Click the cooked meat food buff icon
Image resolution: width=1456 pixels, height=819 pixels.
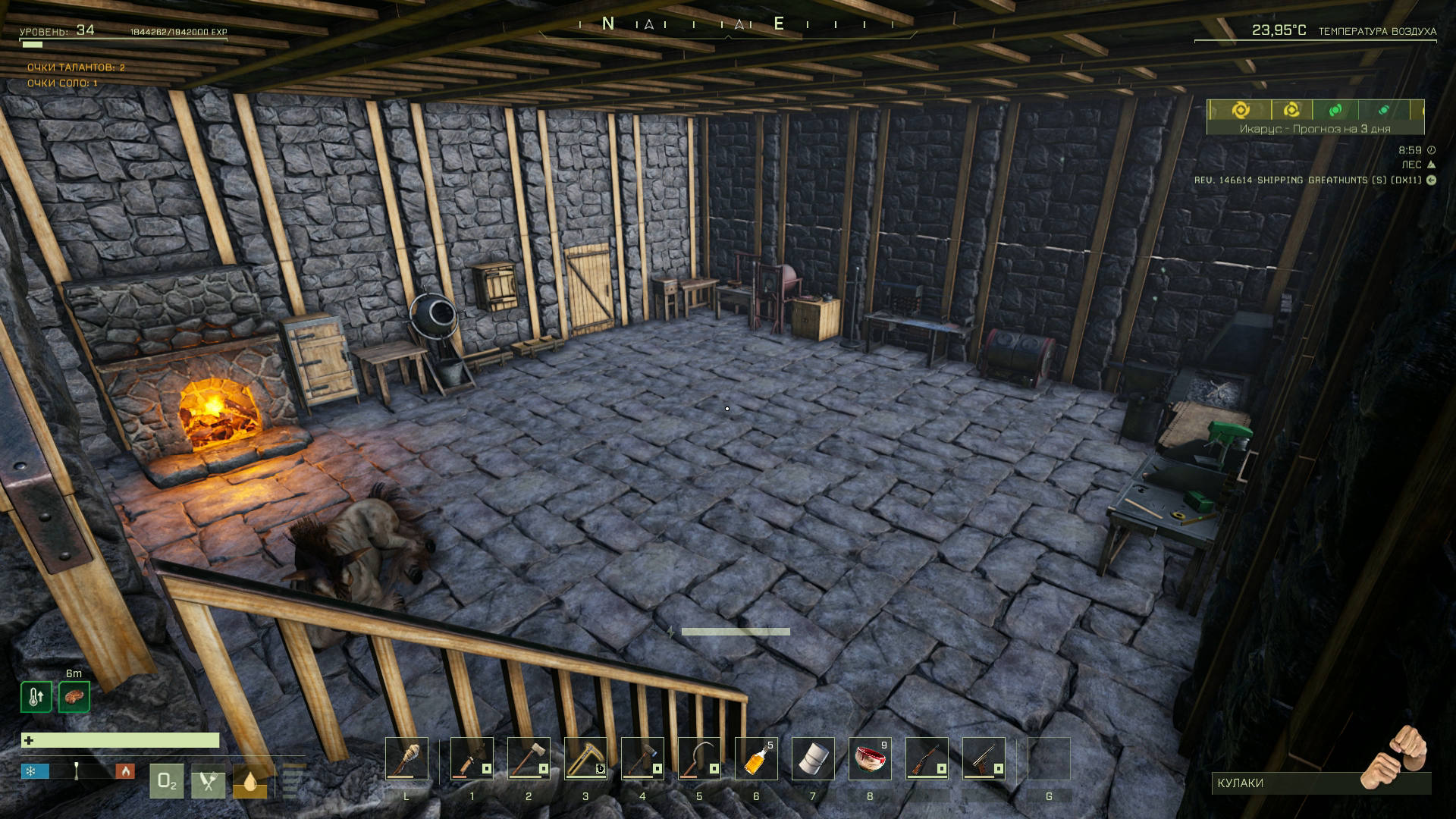(x=74, y=697)
